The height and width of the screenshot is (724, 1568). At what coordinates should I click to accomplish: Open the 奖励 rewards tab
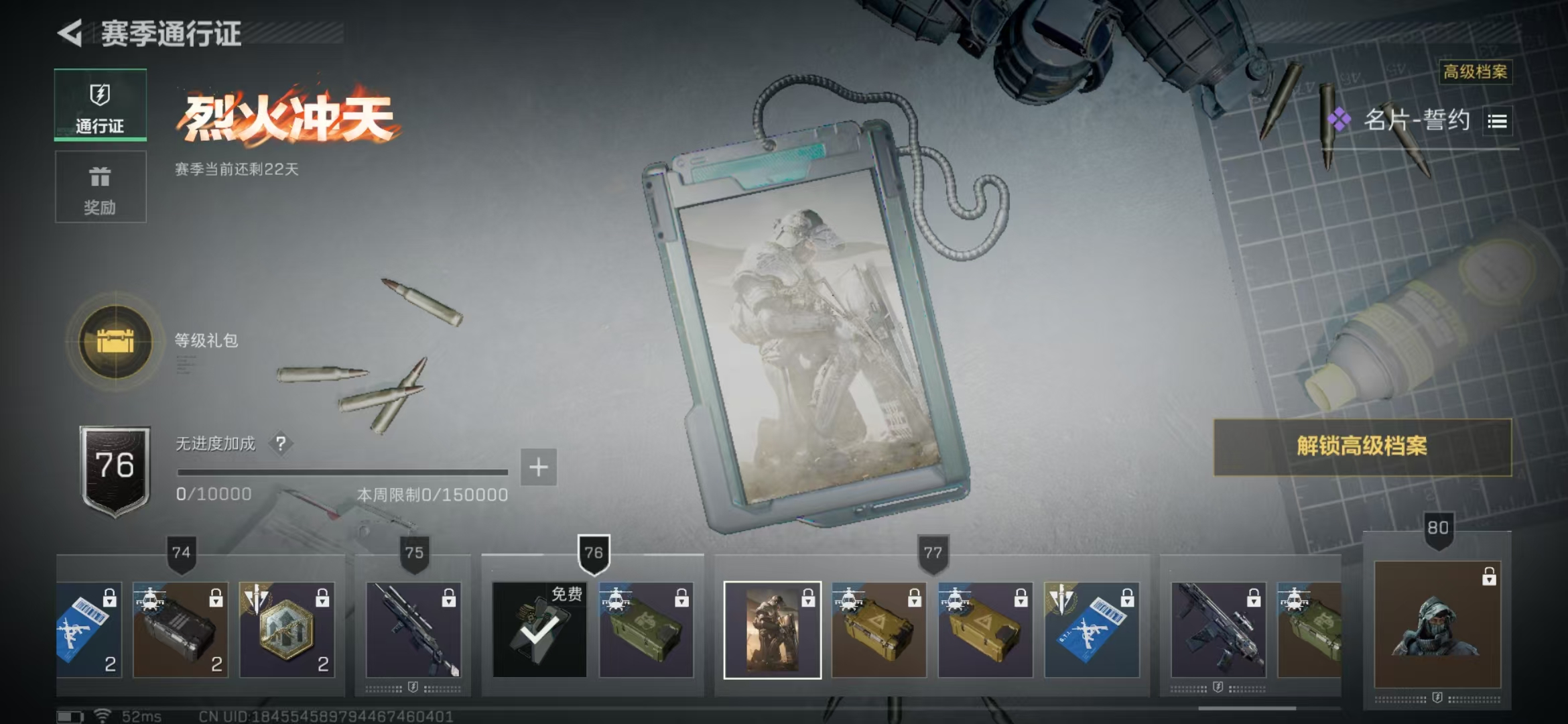click(x=101, y=187)
